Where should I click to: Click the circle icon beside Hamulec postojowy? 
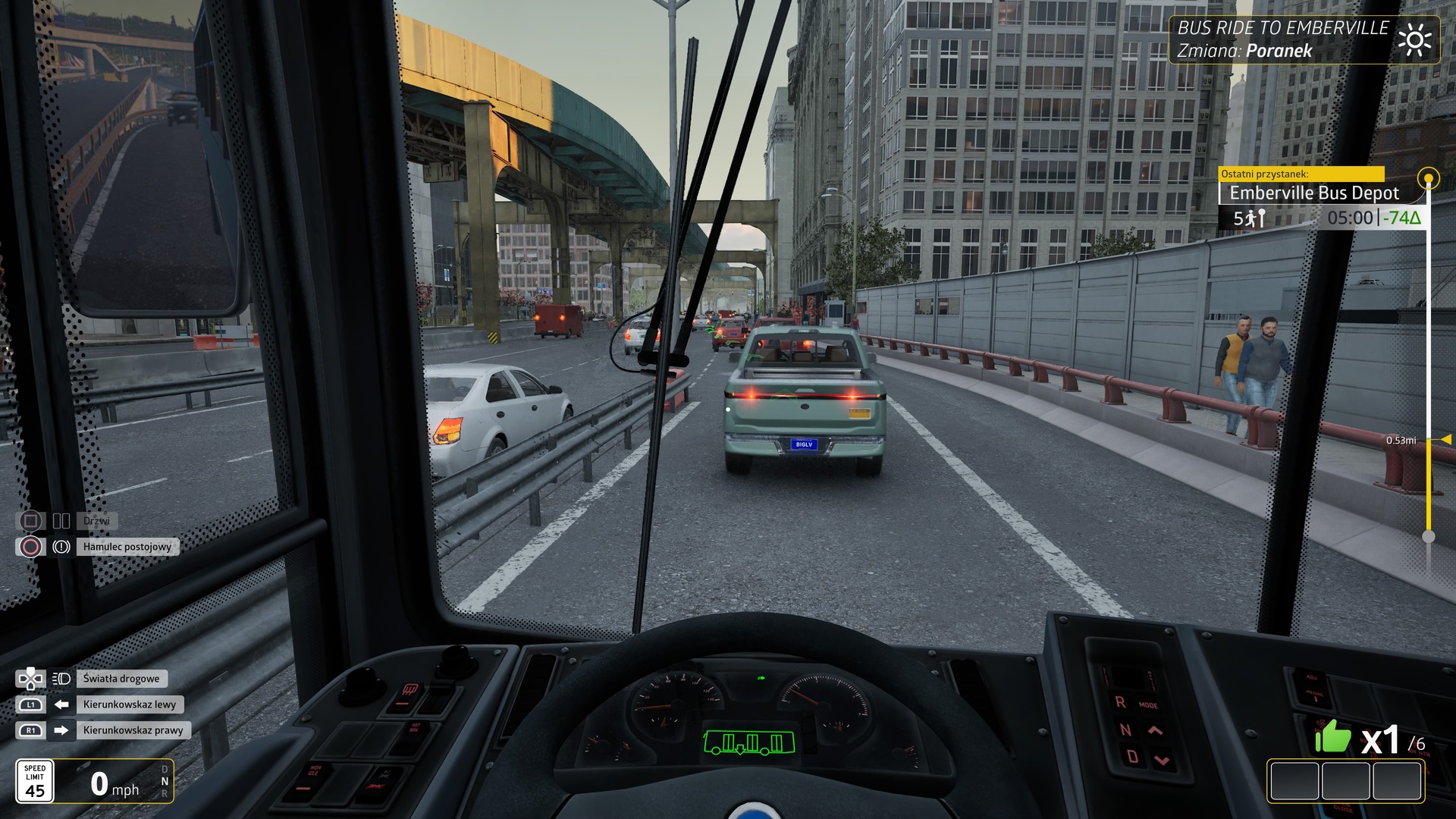click(30, 547)
